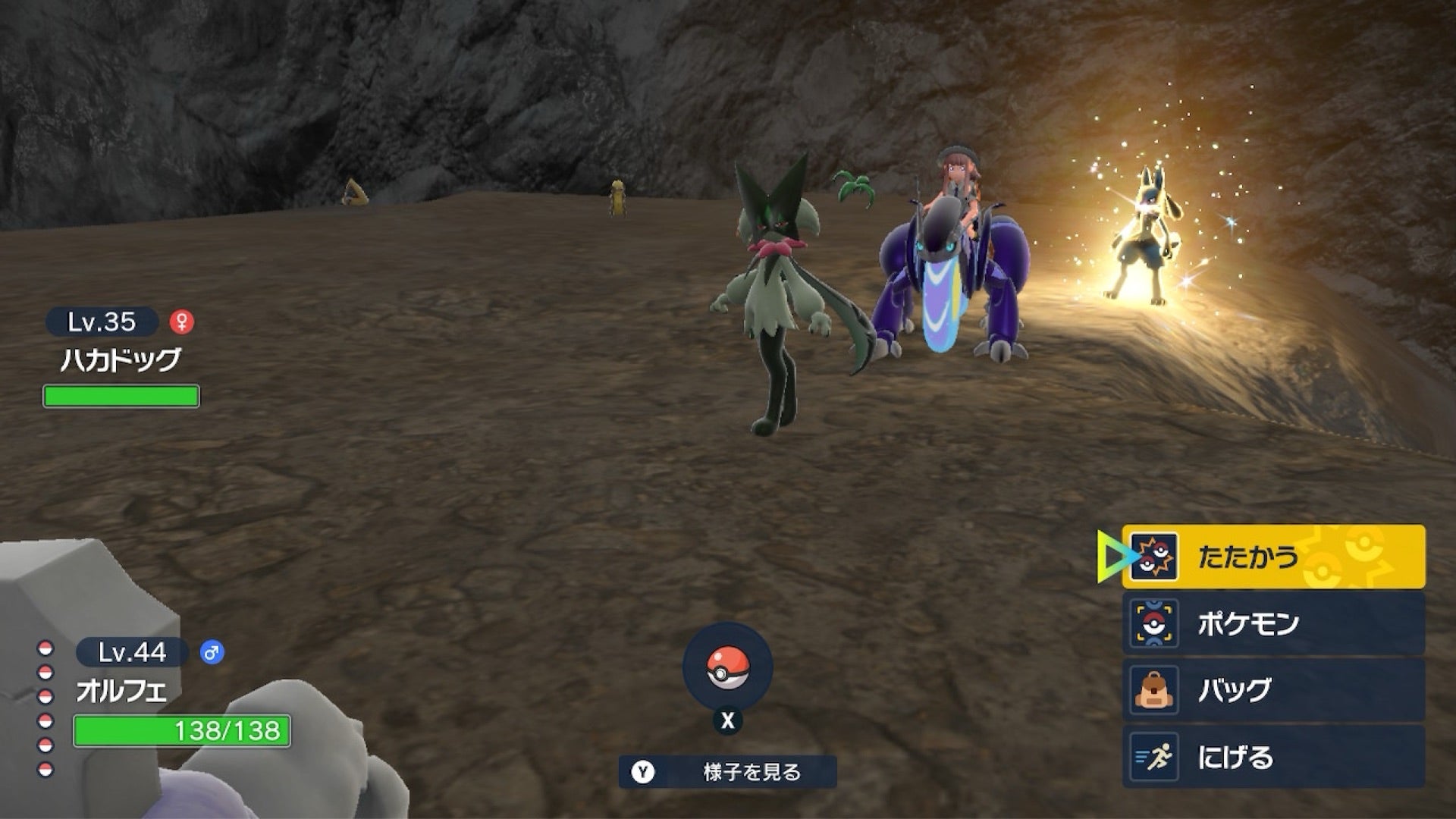This screenshot has height=819, width=1456.
Task: Click the Poké Ball throw icon
Action: [x=727, y=668]
